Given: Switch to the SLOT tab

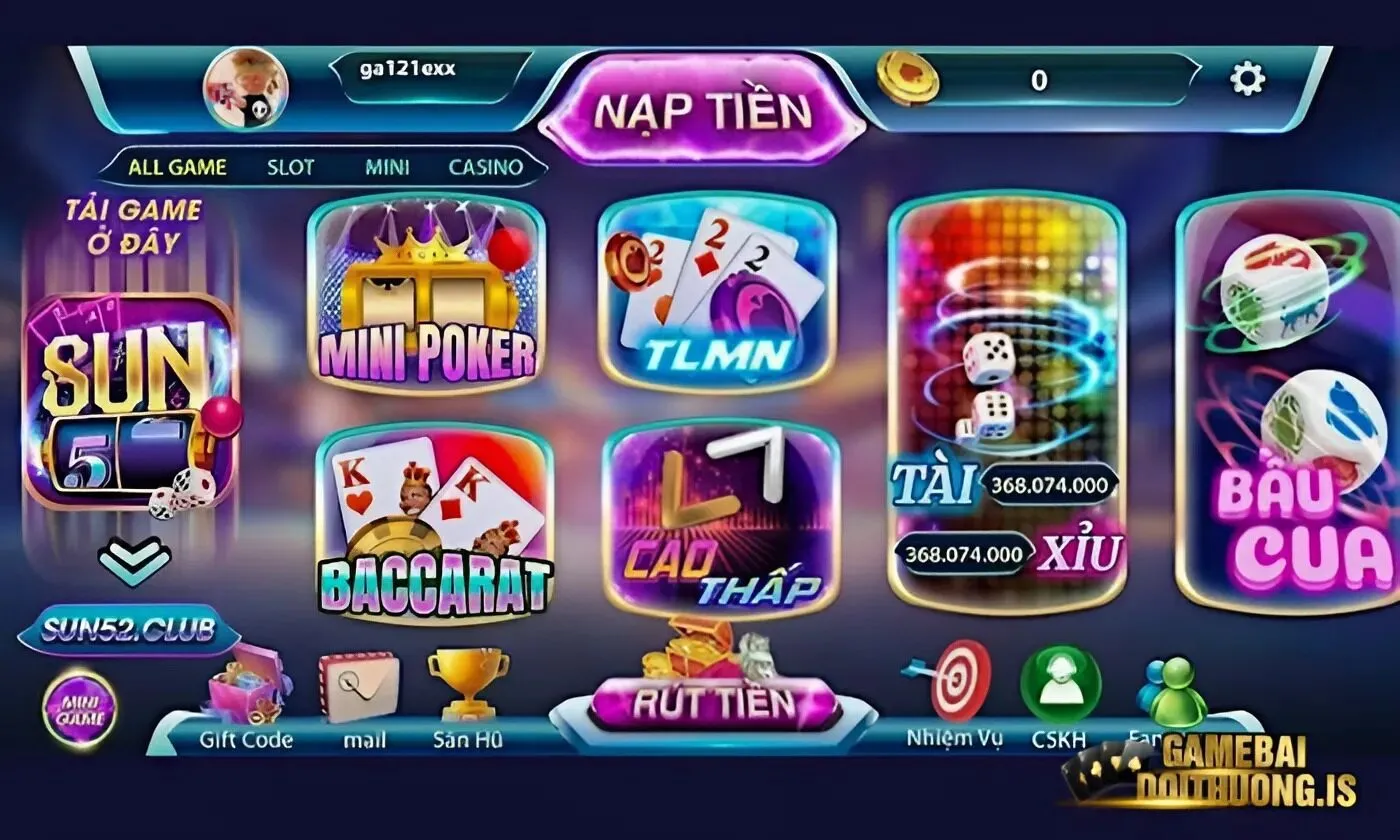Looking at the screenshot, I should [x=290, y=168].
